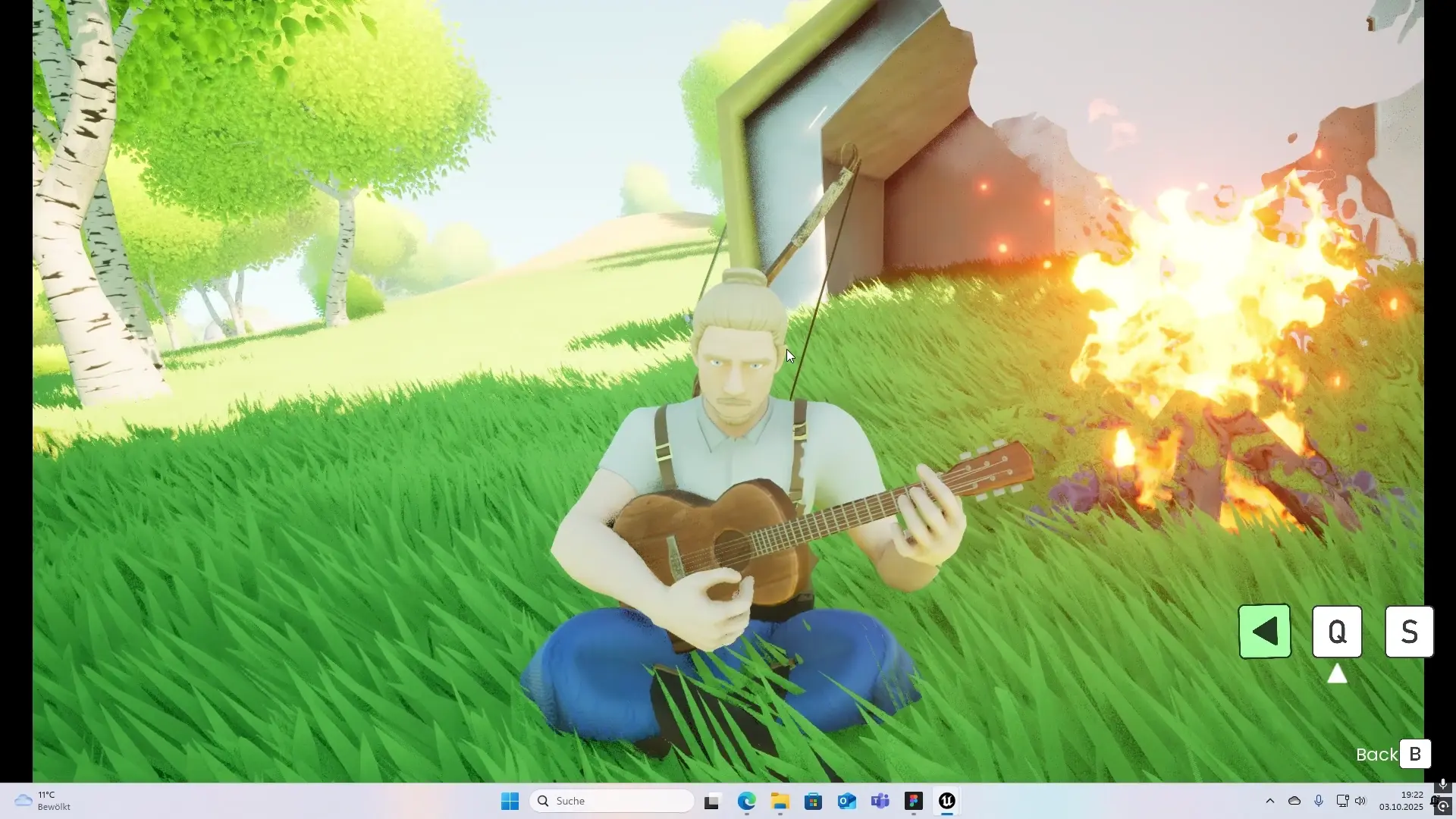Launch Figma from the taskbar
The height and width of the screenshot is (819, 1456).
point(913,800)
